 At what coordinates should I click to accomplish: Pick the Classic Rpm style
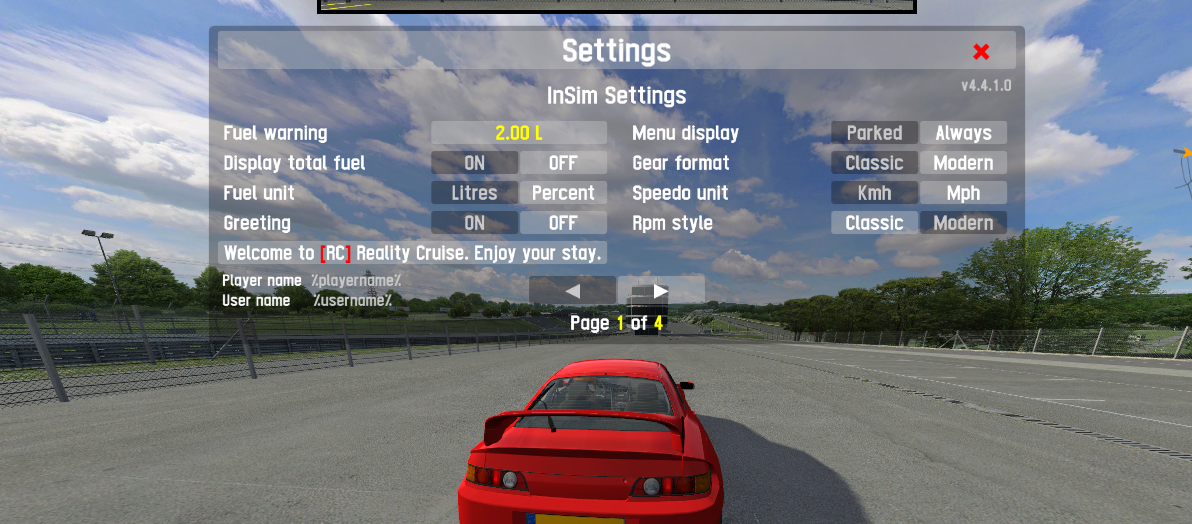point(874,223)
